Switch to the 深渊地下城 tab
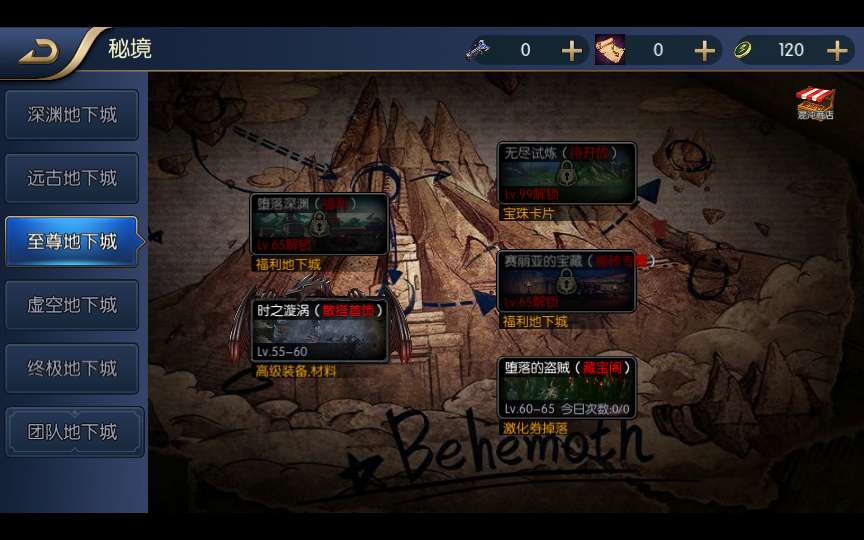This screenshot has width=864, height=540. [72, 115]
